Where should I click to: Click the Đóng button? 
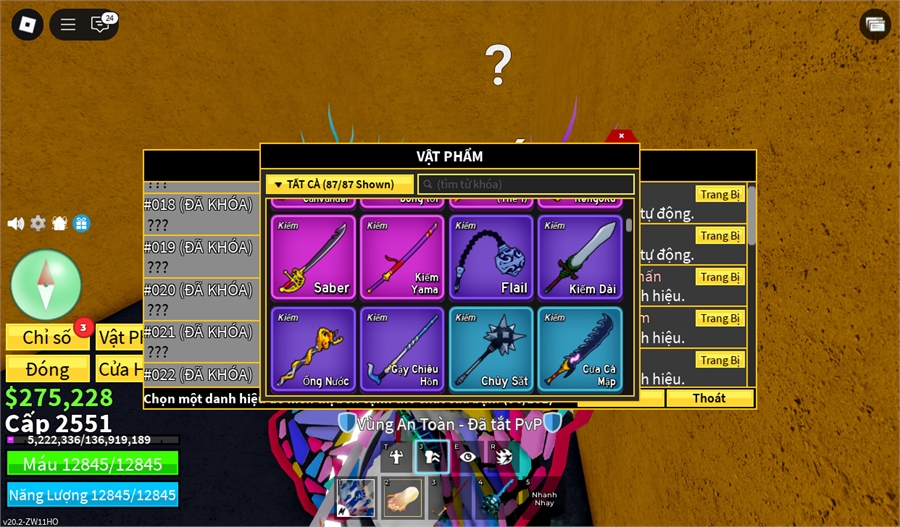47,369
